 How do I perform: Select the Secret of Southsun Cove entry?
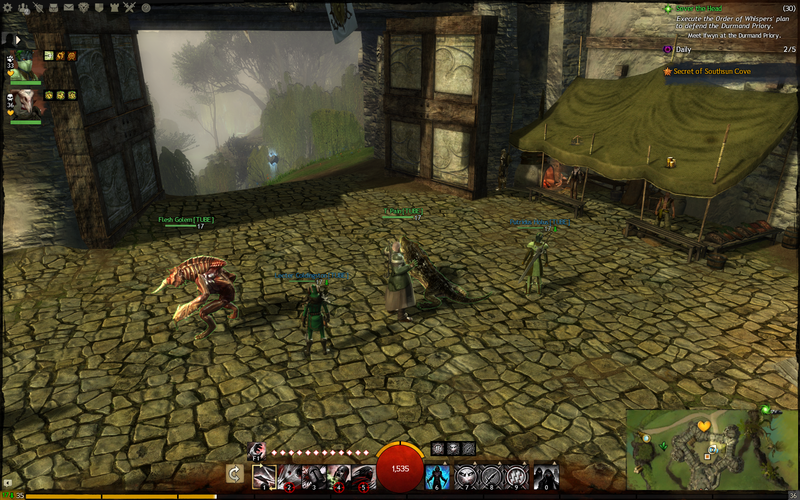[714, 71]
